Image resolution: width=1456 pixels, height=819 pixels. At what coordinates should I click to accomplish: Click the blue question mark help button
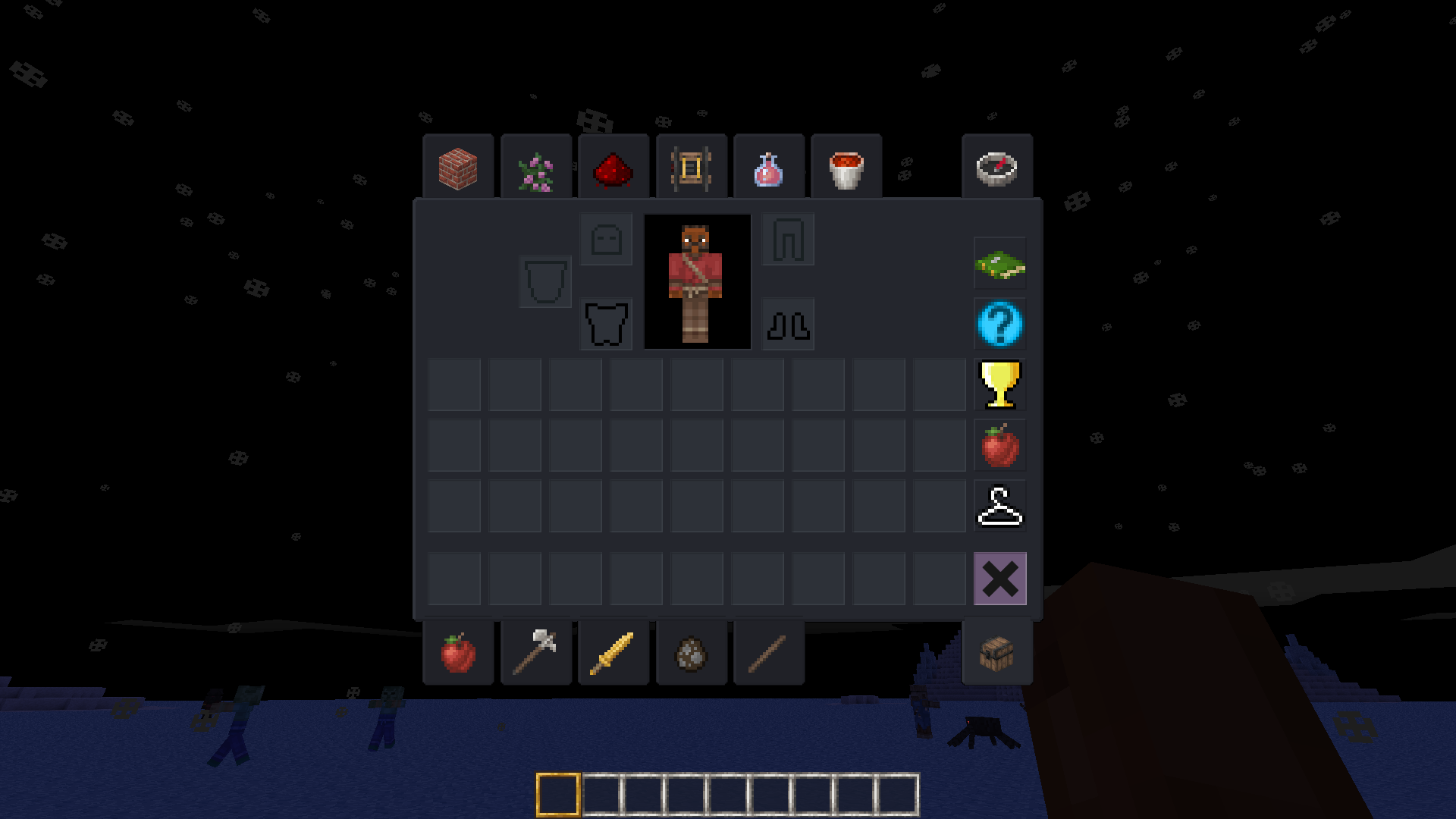(x=999, y=325)
